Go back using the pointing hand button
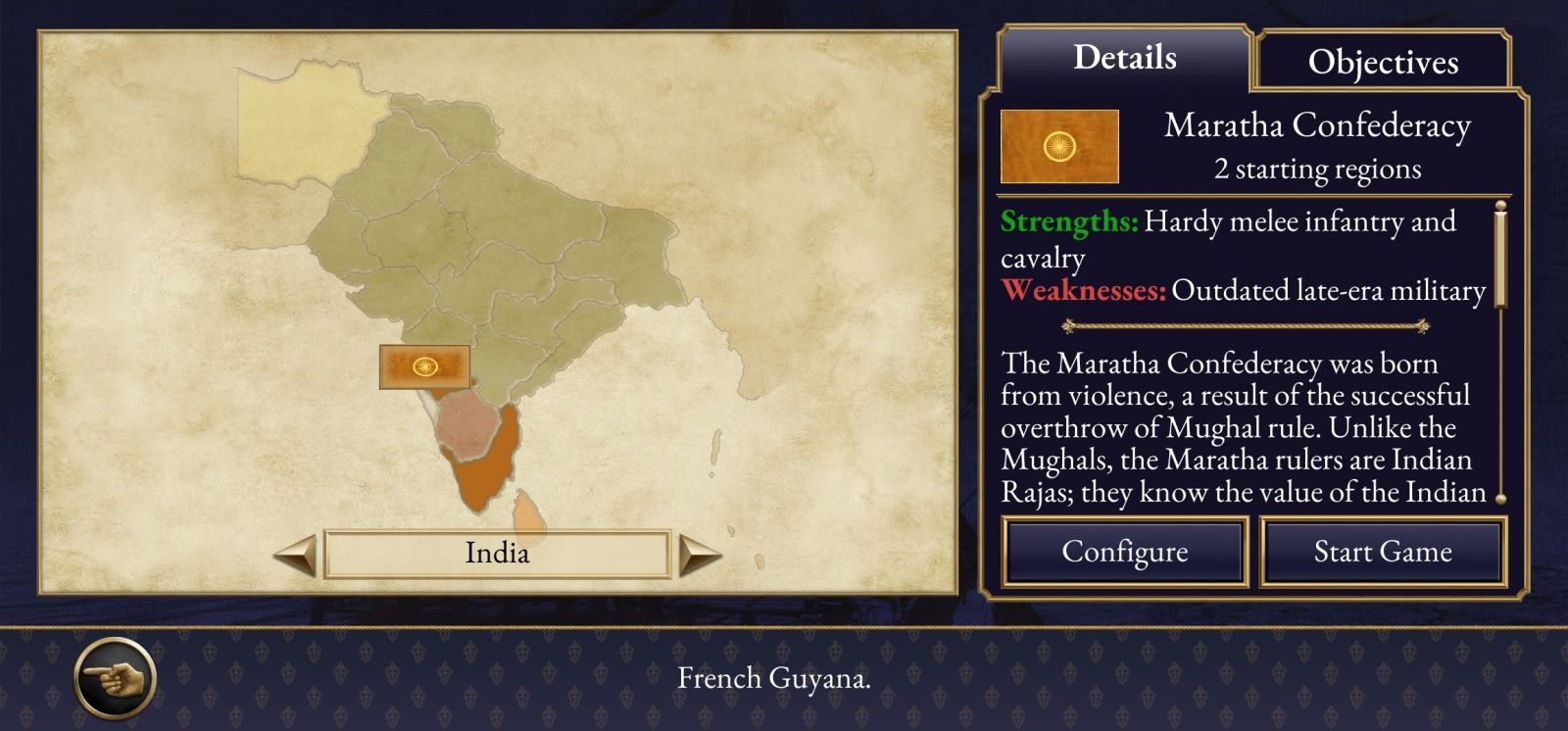Image resolution: width=1568 pixels, height=731 pixels. click(x=115, y=677)
